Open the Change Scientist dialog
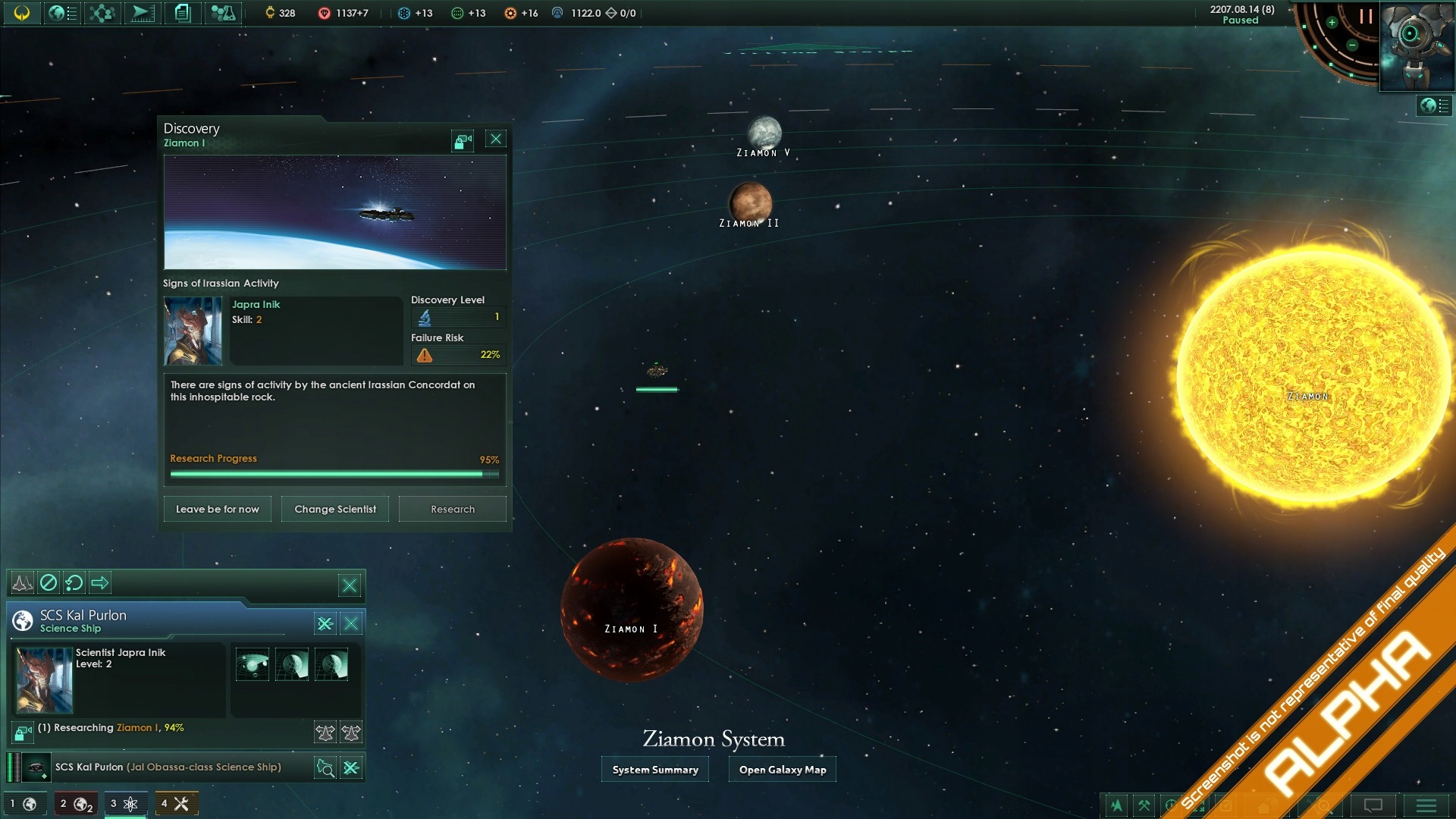This screenshot has width=1456, height=819. [x=334, y=509]
